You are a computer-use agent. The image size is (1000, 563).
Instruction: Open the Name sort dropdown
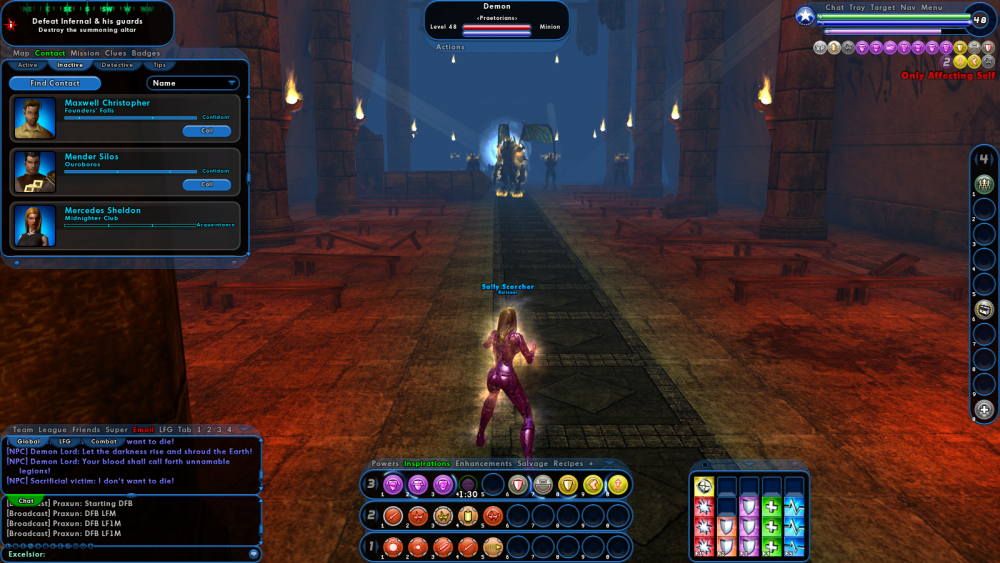[x=193, y=84]
